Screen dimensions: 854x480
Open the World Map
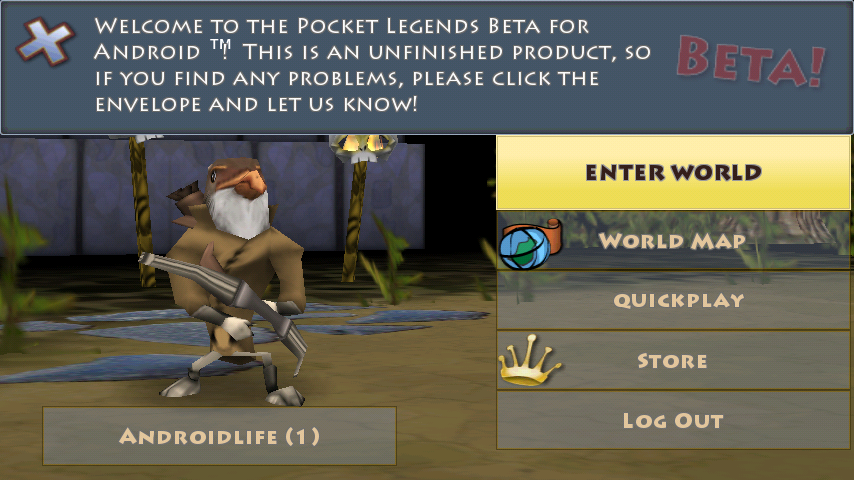[x=673, y=241]
